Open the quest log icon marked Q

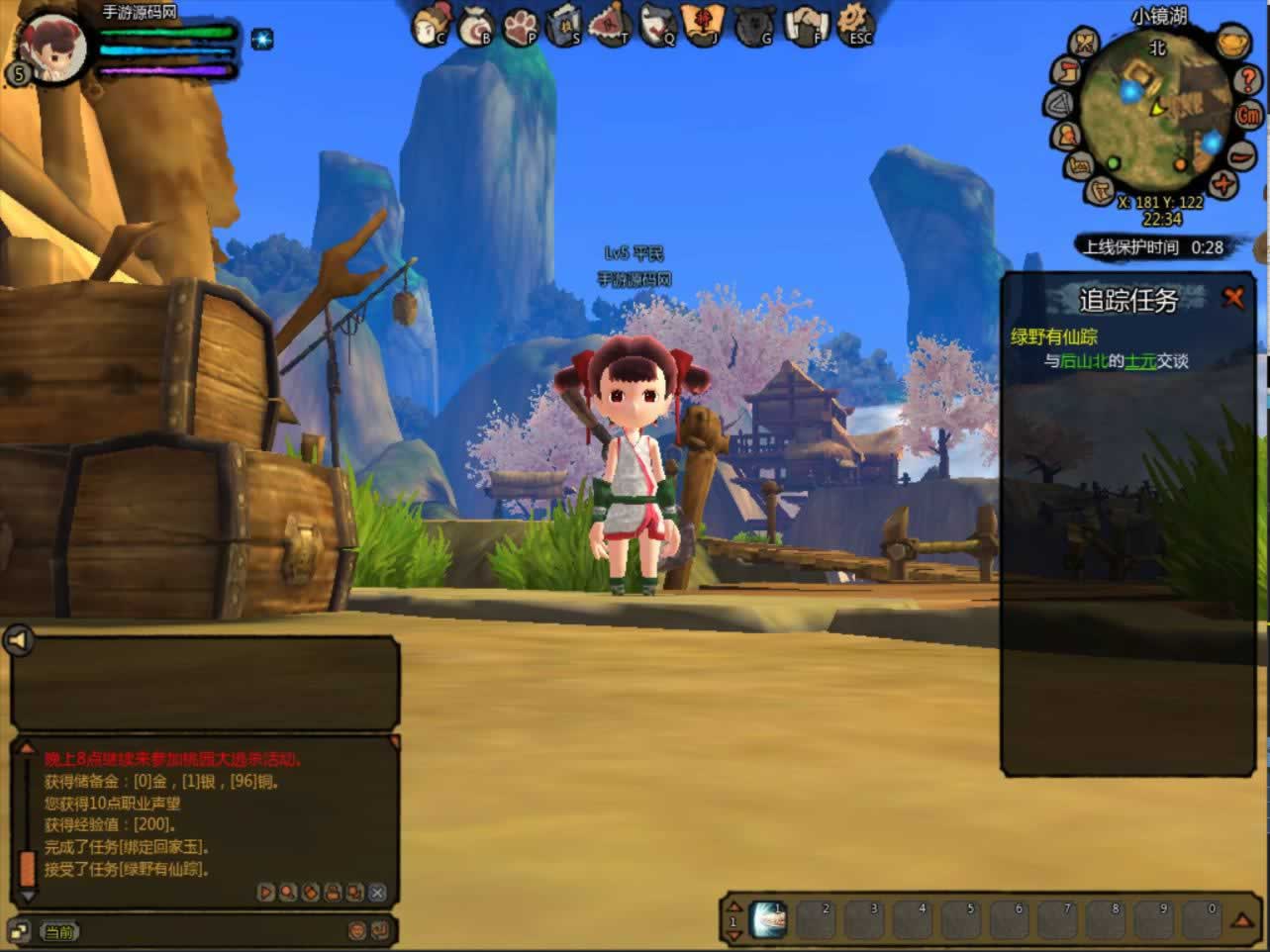coord(658,25)
